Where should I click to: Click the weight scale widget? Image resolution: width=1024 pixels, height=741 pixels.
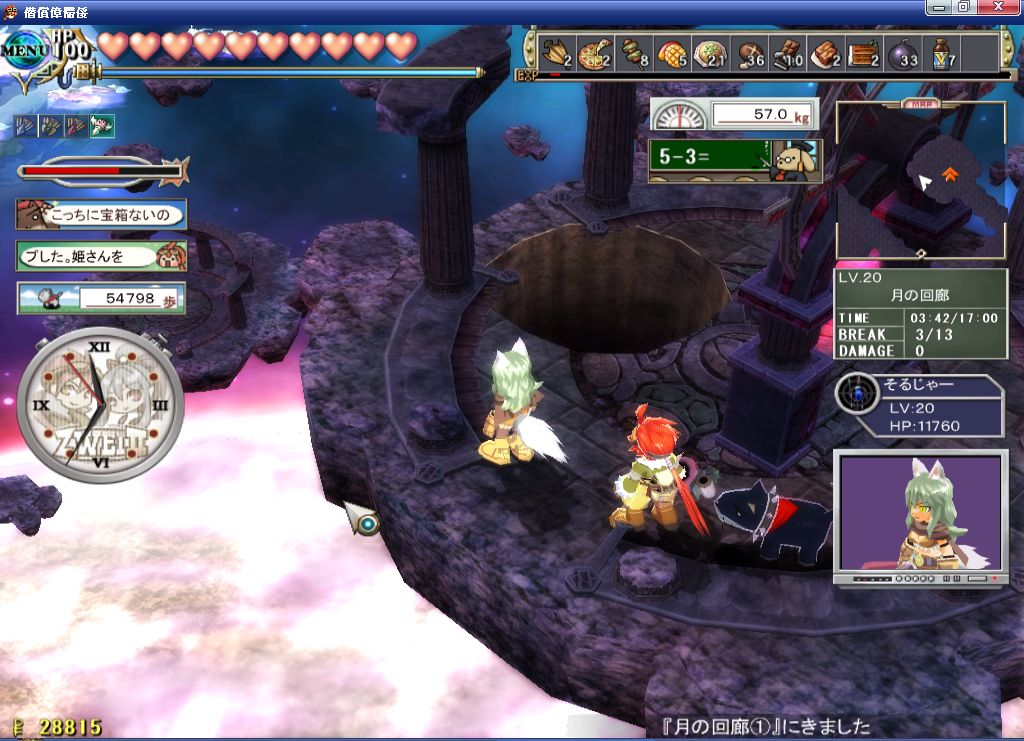pos(734,115)
